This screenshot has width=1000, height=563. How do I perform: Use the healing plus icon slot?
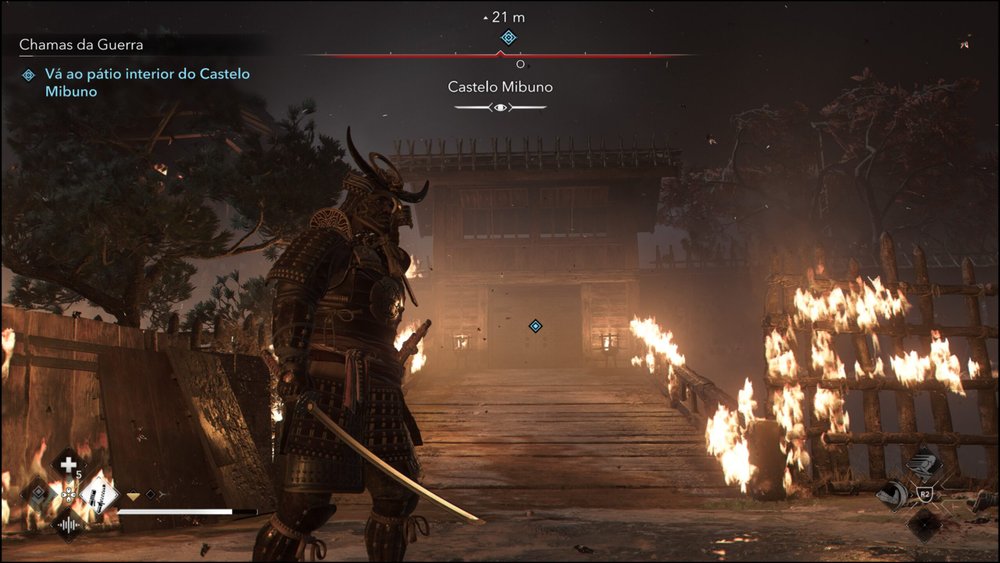point(69,465)
